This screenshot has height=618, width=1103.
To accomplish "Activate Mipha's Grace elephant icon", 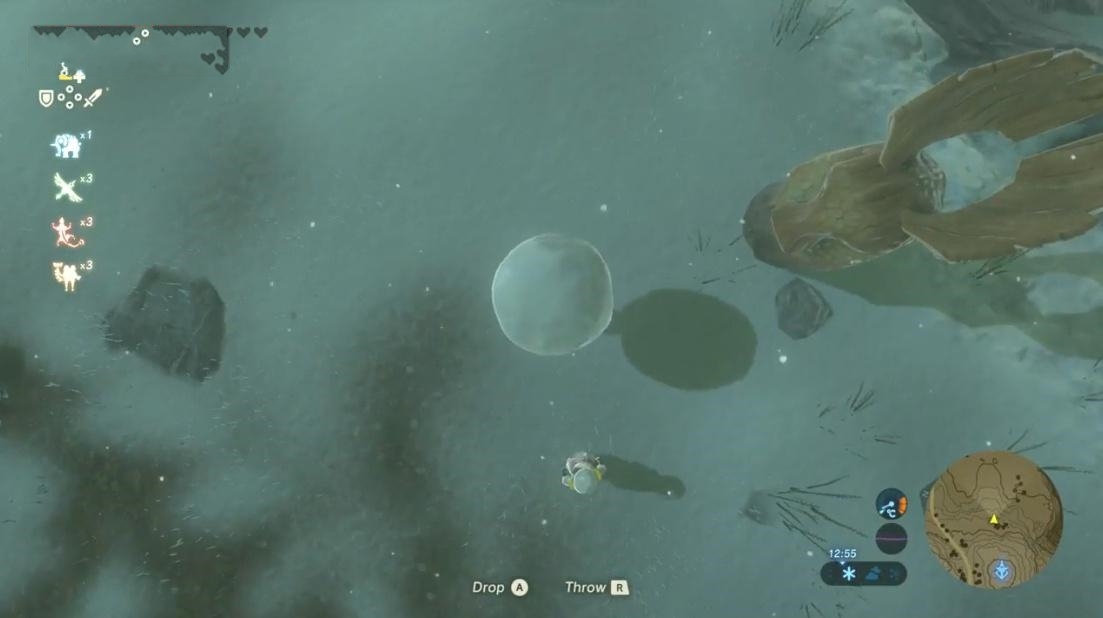I will pos(66,146).
